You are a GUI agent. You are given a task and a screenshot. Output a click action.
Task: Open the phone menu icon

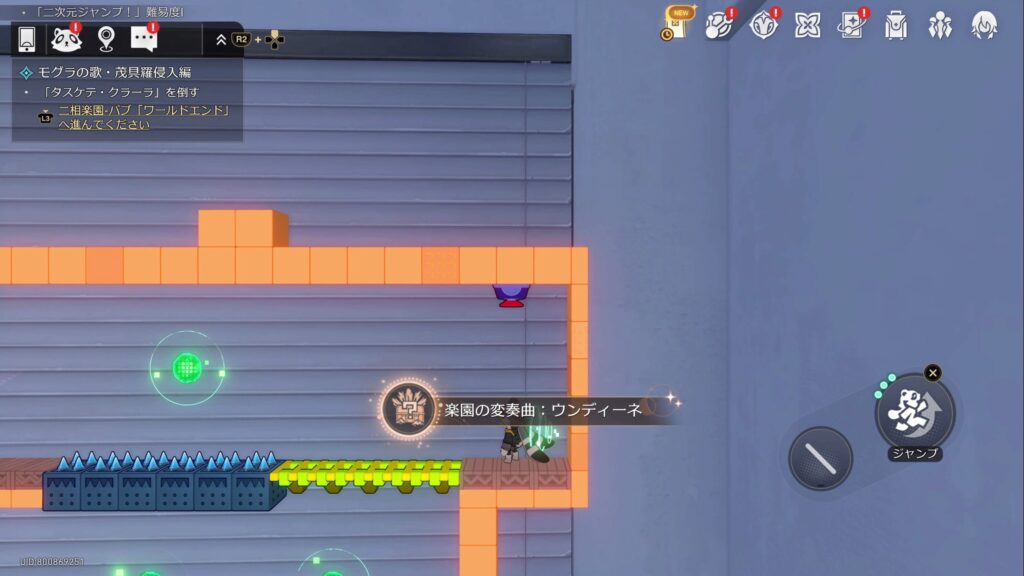click(x=27, y=39)
